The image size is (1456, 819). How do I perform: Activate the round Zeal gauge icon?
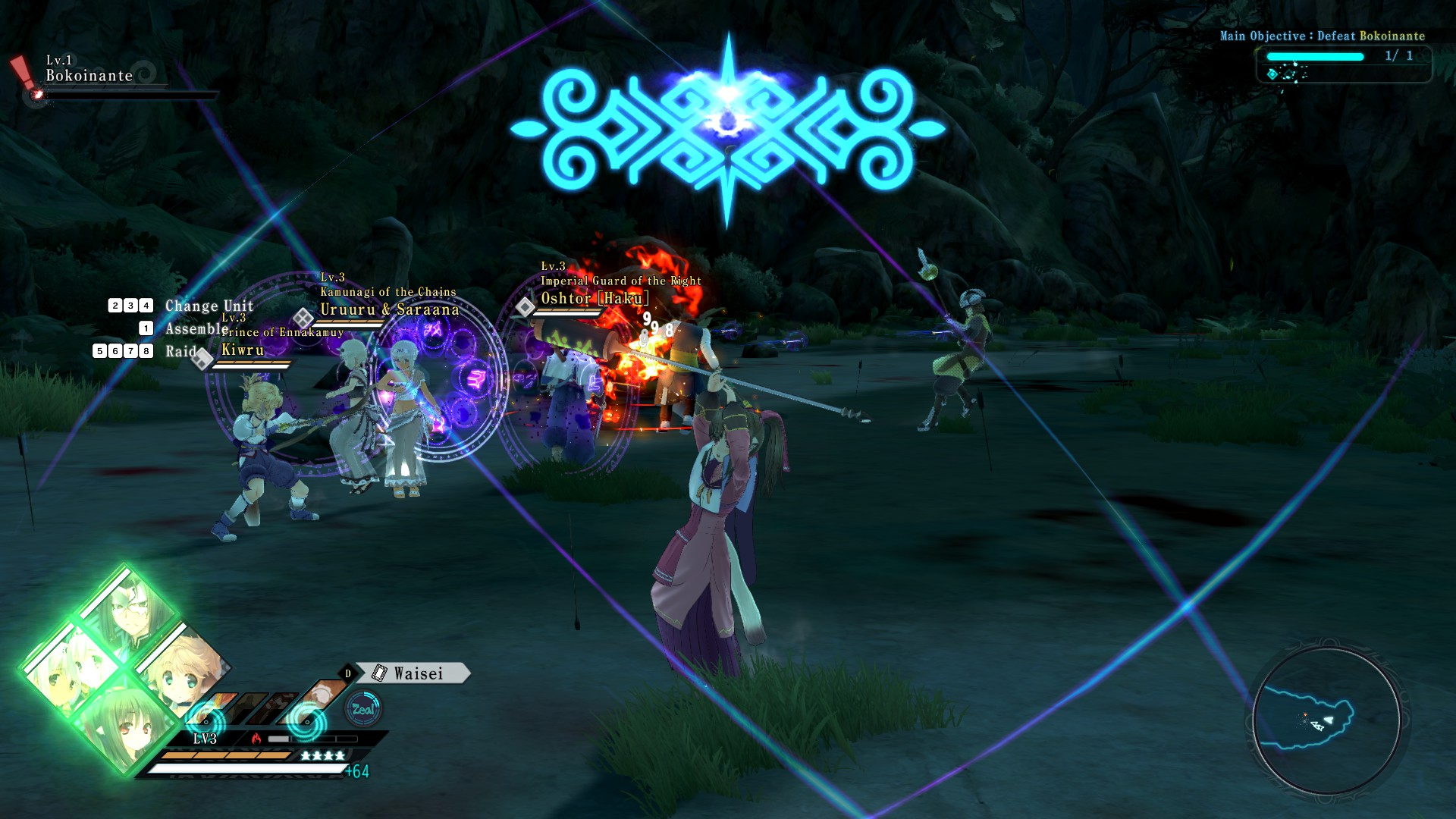pos(363,709)
